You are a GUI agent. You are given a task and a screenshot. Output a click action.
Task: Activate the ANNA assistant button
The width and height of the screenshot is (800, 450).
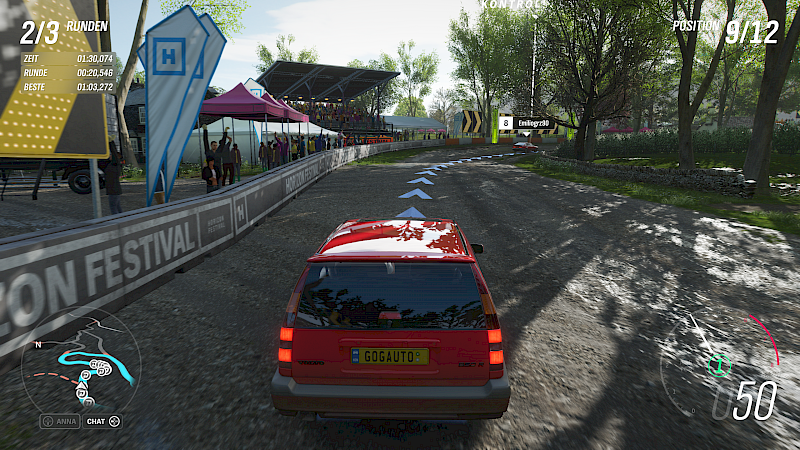(59, 421)
